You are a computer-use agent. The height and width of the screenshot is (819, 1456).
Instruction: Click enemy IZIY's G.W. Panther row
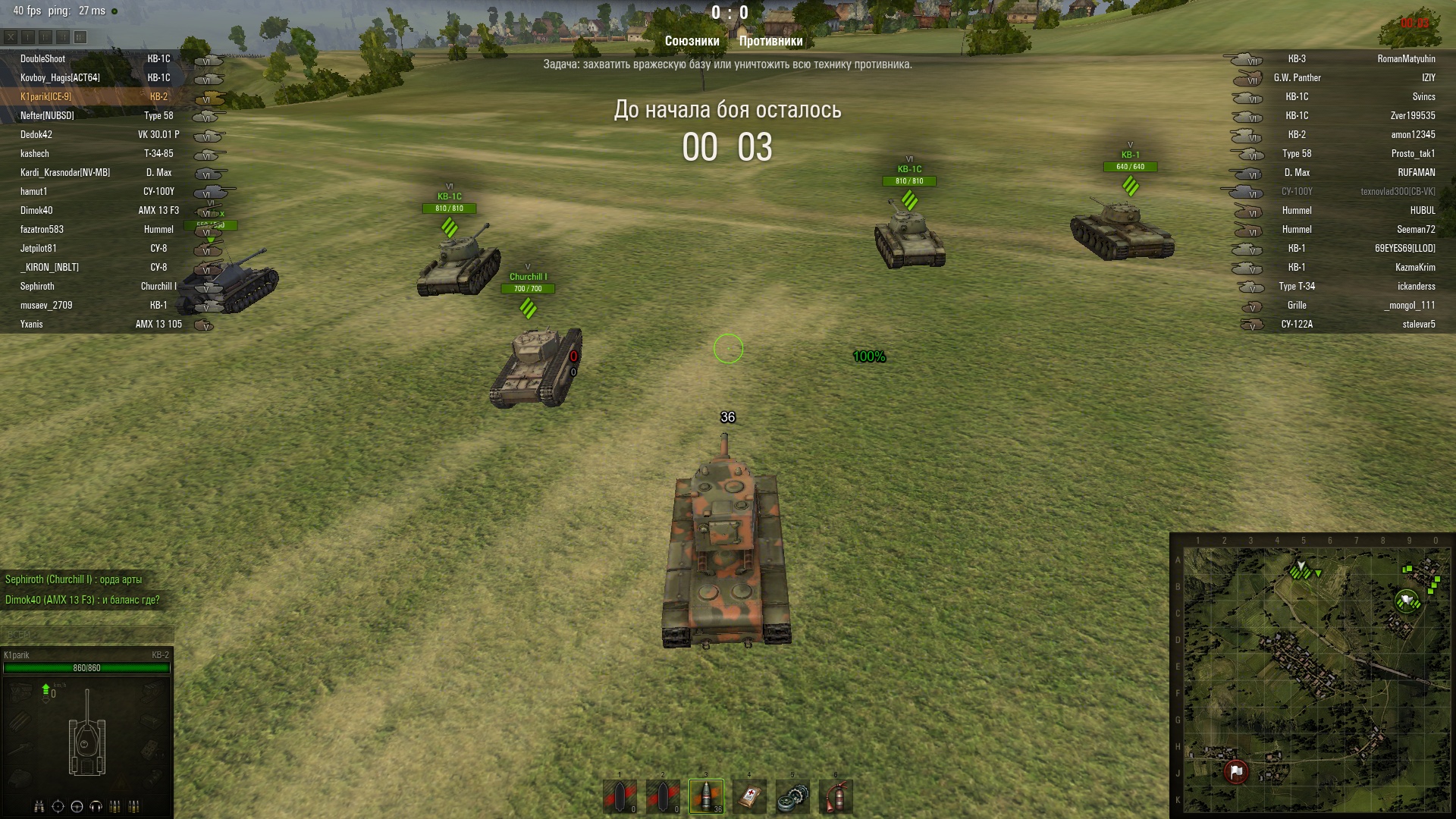(x=1428, y=77)
